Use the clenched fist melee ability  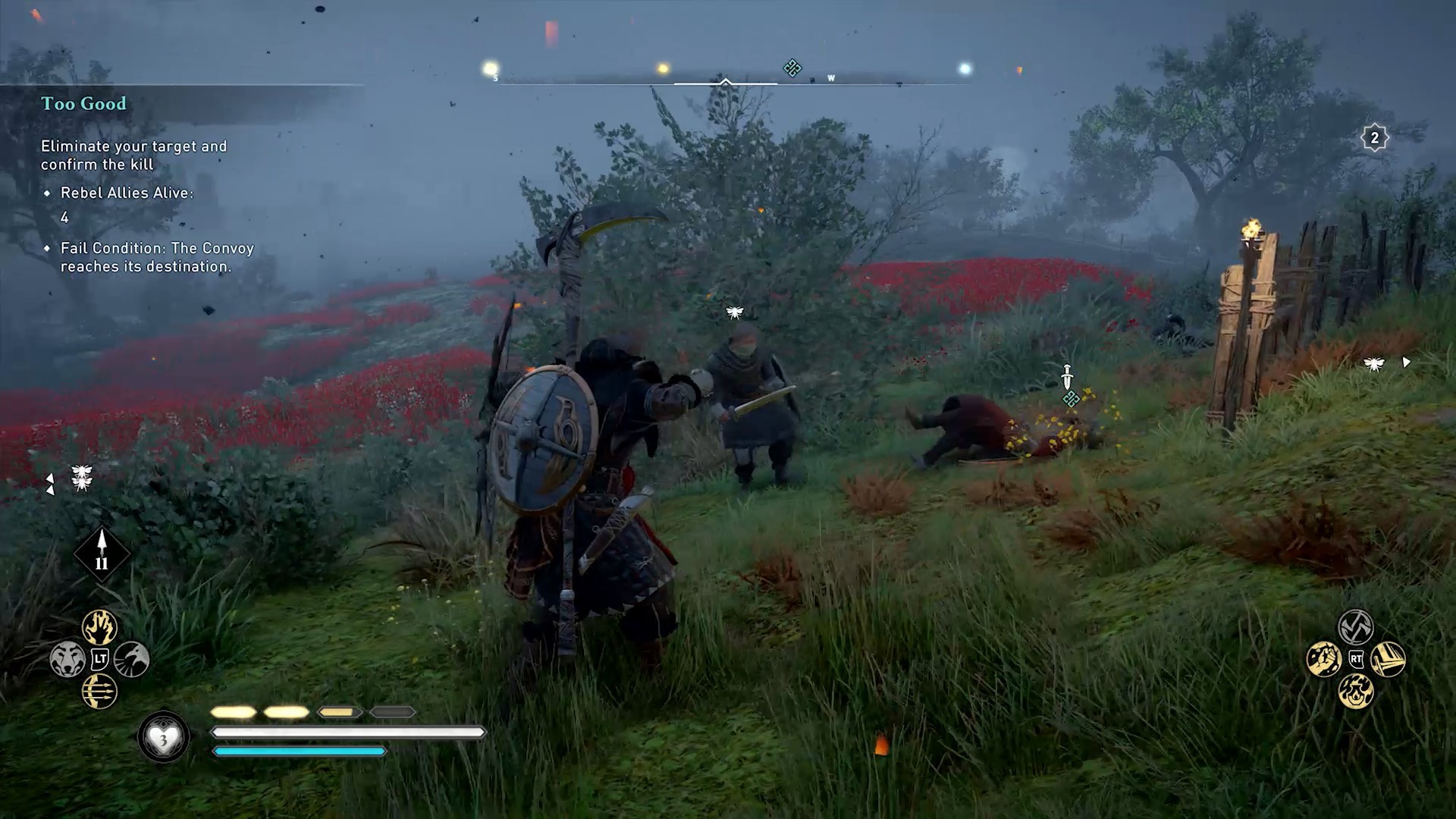[x=1324, y=659]
